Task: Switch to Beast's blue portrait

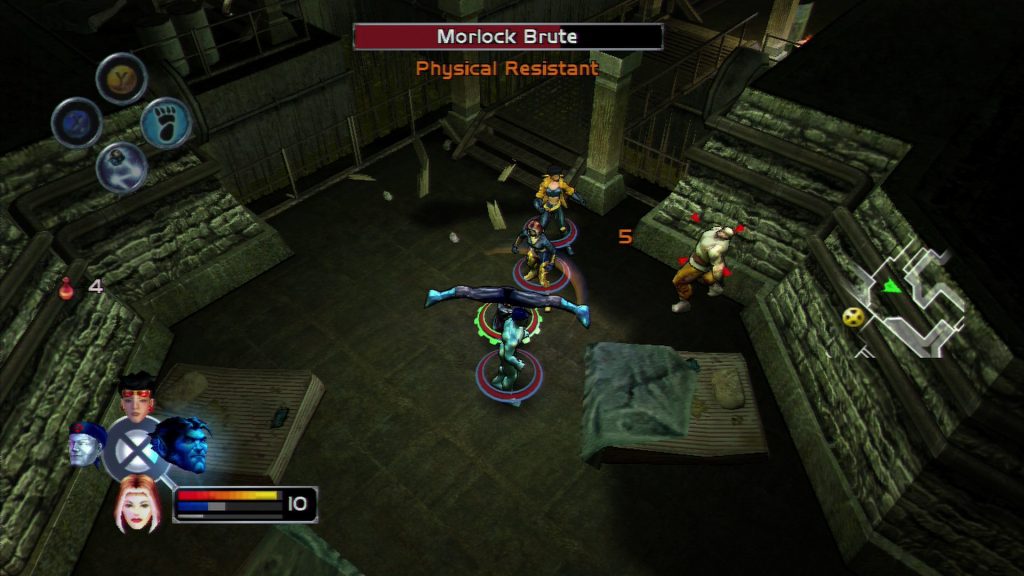Action: click(184, 443)
